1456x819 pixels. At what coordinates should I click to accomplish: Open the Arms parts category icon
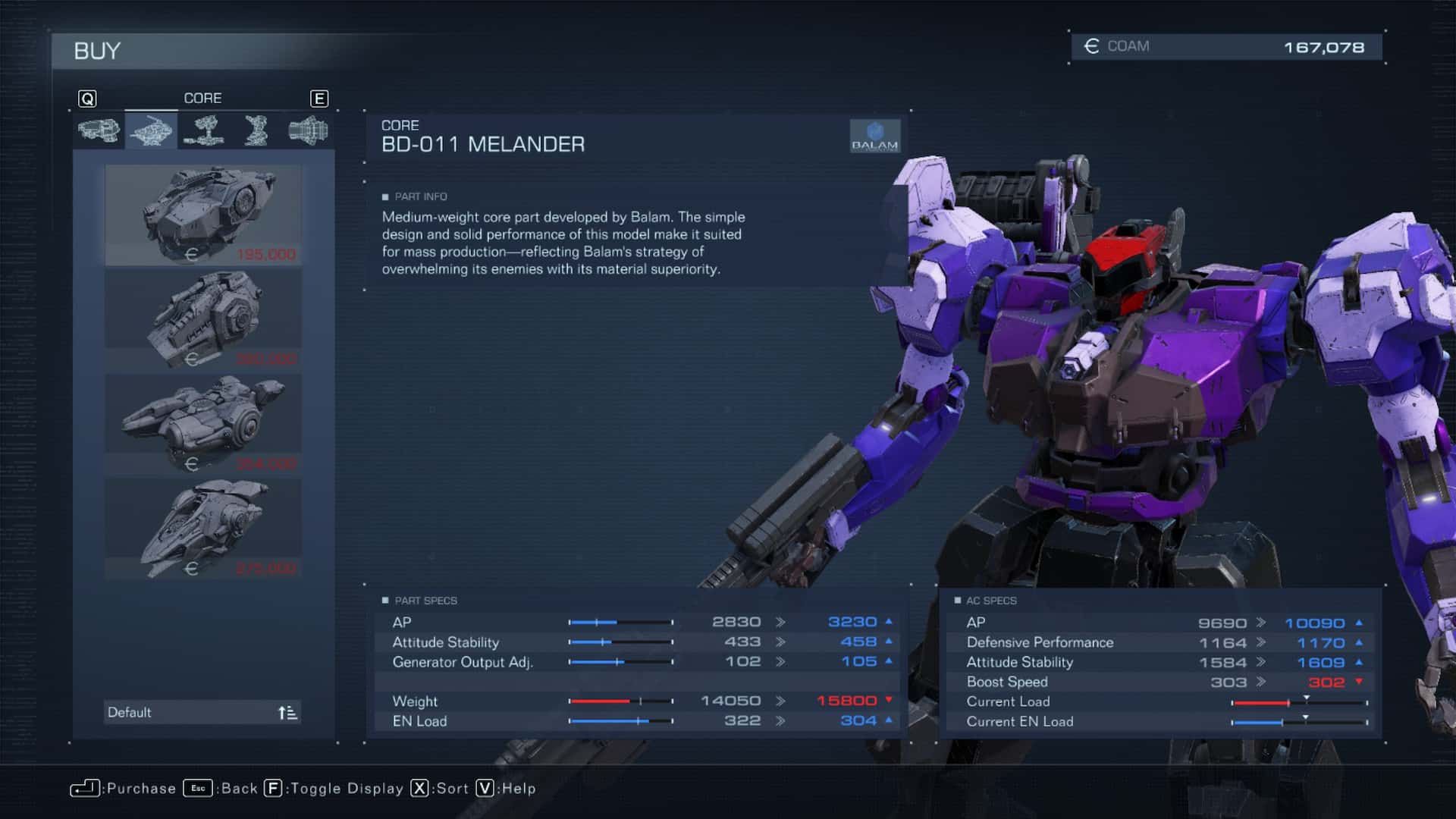pos(203,129)
